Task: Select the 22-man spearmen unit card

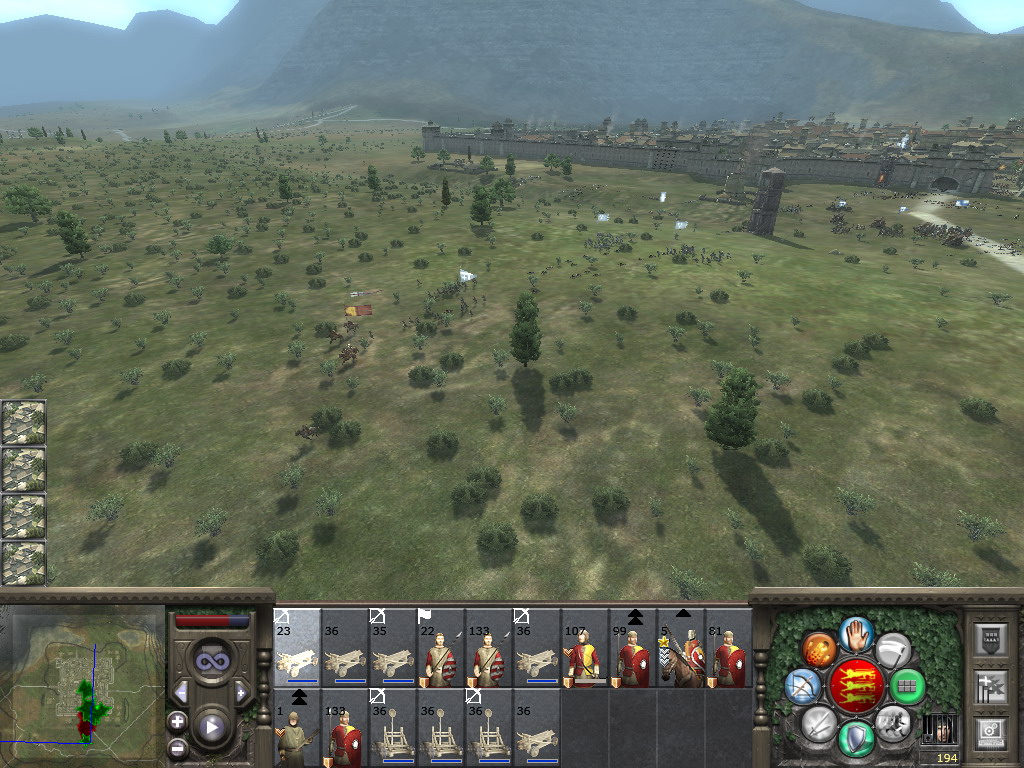Action: pyautogui.click(x=441, y=648)
